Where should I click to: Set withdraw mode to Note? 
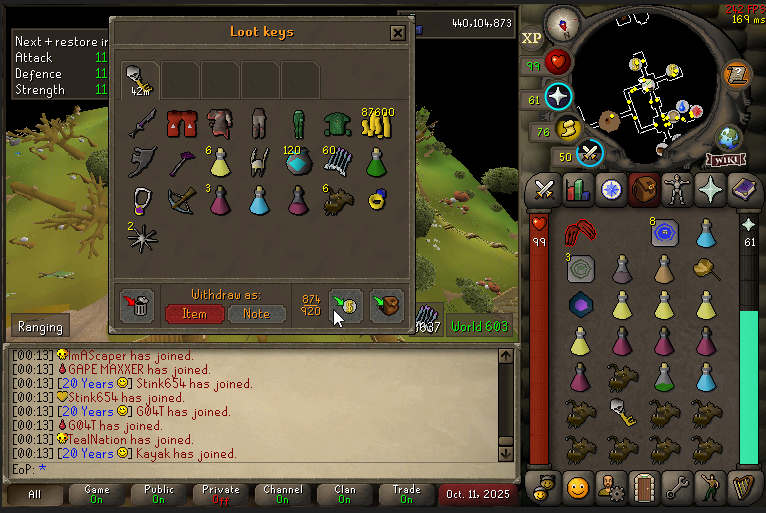coord(256,313)
